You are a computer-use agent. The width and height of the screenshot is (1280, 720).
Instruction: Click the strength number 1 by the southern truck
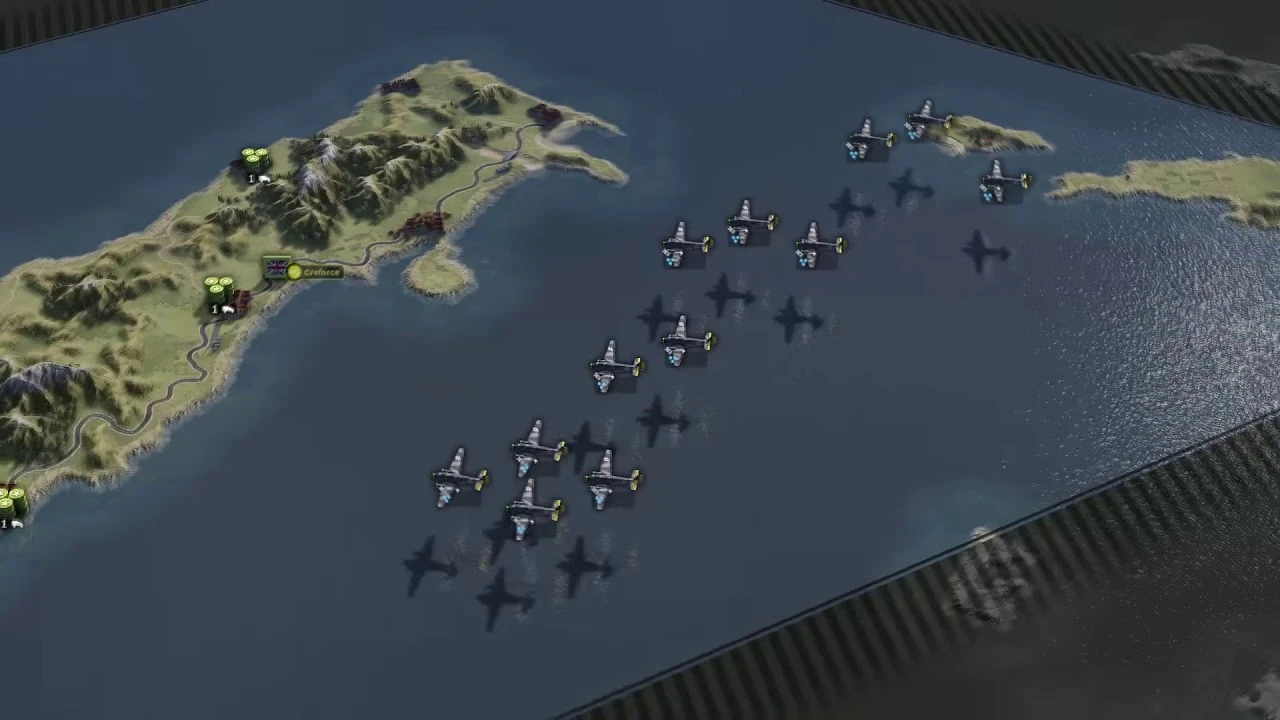pos(213,310)
